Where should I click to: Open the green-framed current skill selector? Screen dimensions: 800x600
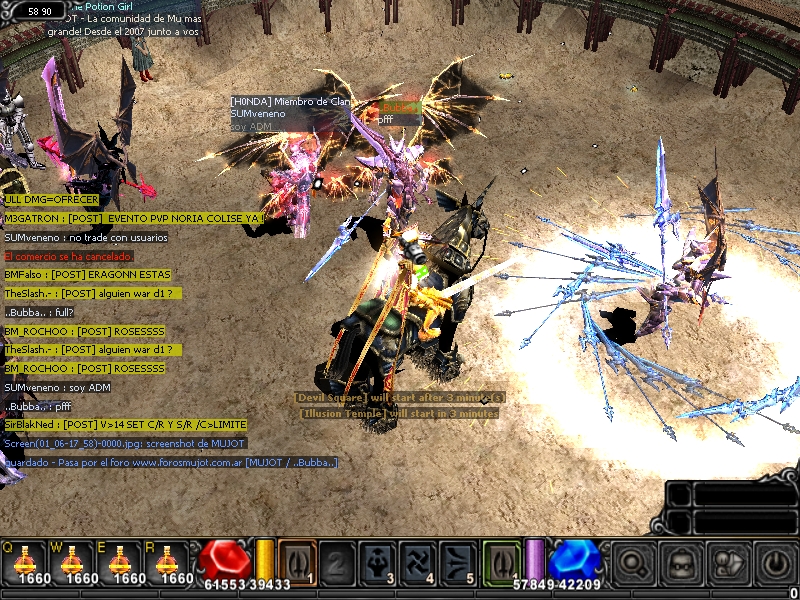click(x=500, y=561)
